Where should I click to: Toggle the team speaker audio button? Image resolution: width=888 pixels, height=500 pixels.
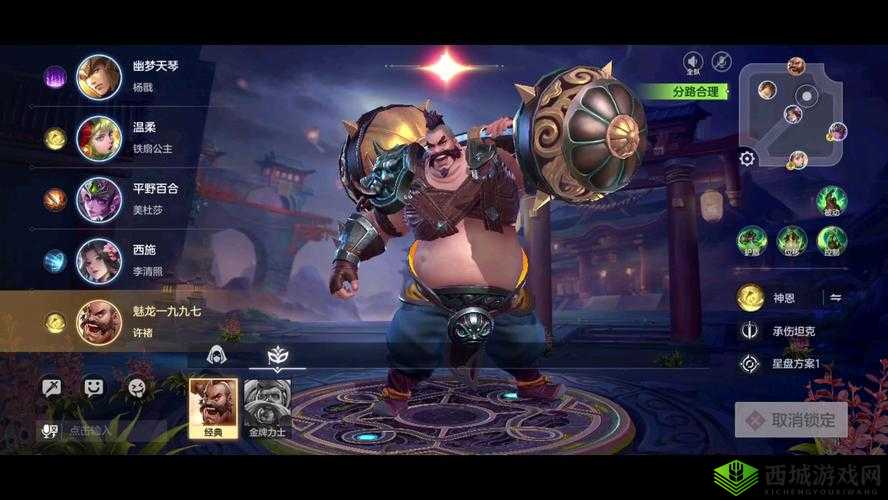[692, 61]
